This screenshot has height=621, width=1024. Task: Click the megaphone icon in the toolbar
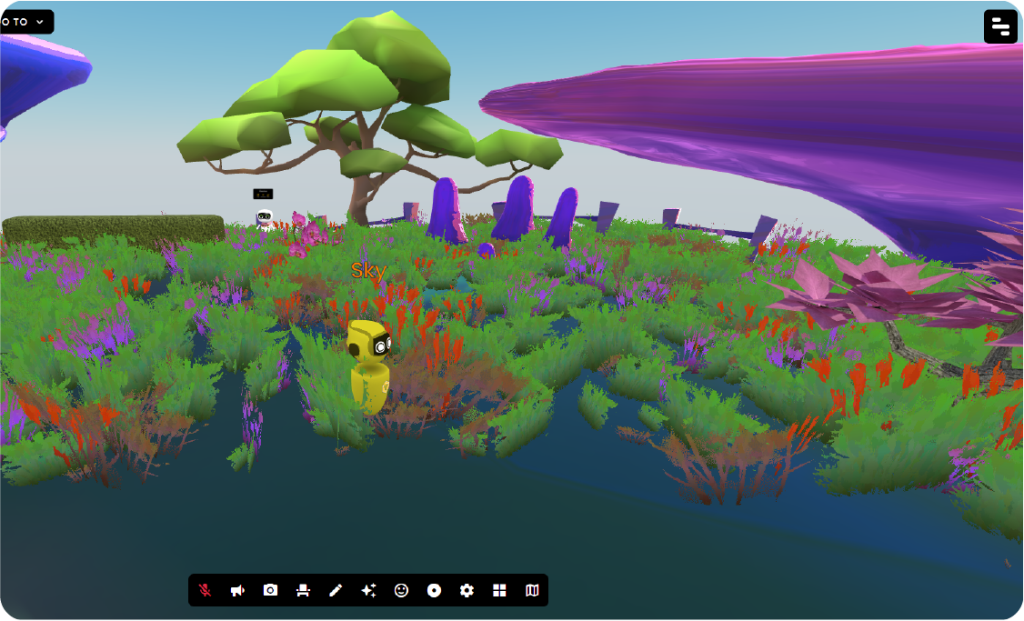click(237, 590)
